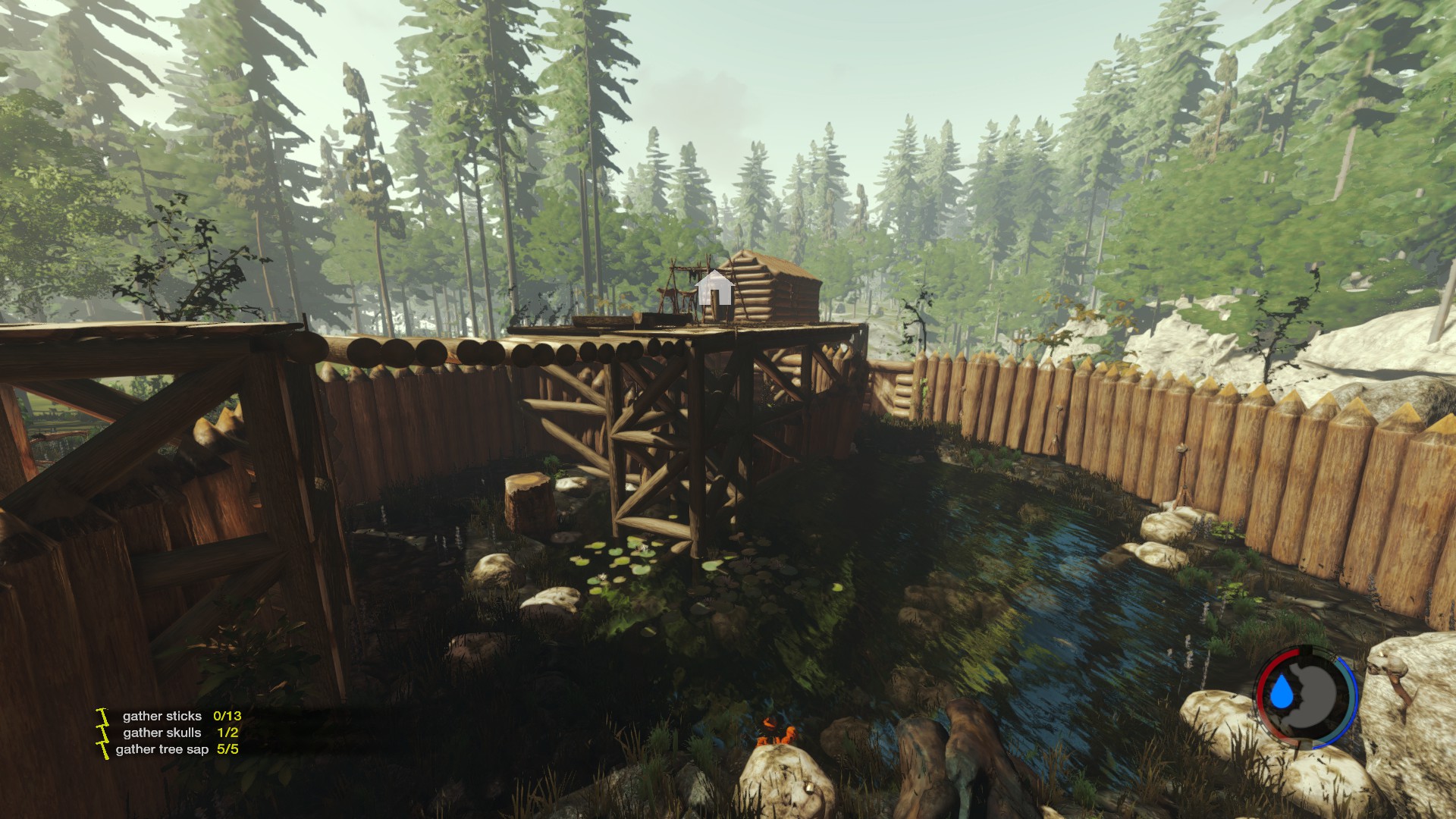Click the white home base marker
Screen dimensions: 1456x819
pyautogui.click(x=714, y=288)
